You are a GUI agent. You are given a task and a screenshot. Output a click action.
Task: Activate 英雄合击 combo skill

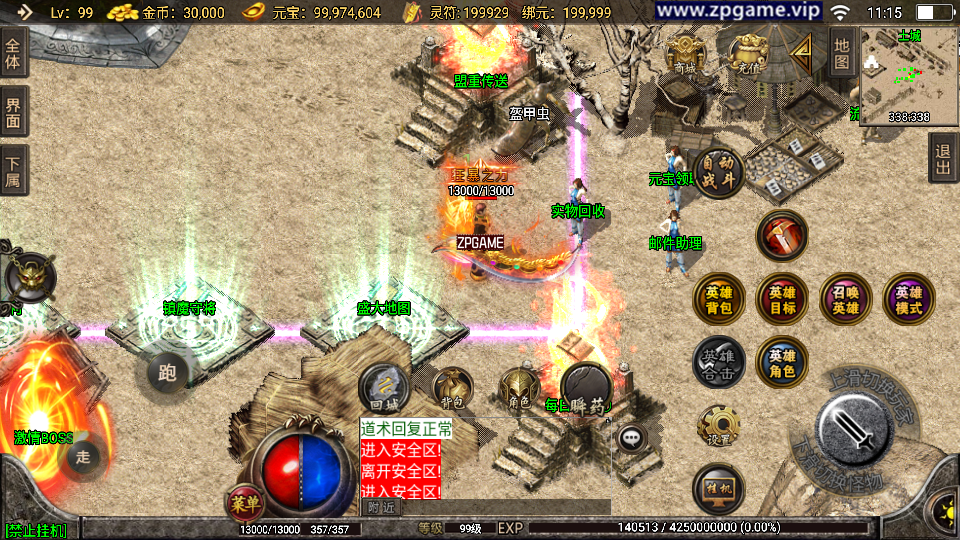[x=718, y=362]
